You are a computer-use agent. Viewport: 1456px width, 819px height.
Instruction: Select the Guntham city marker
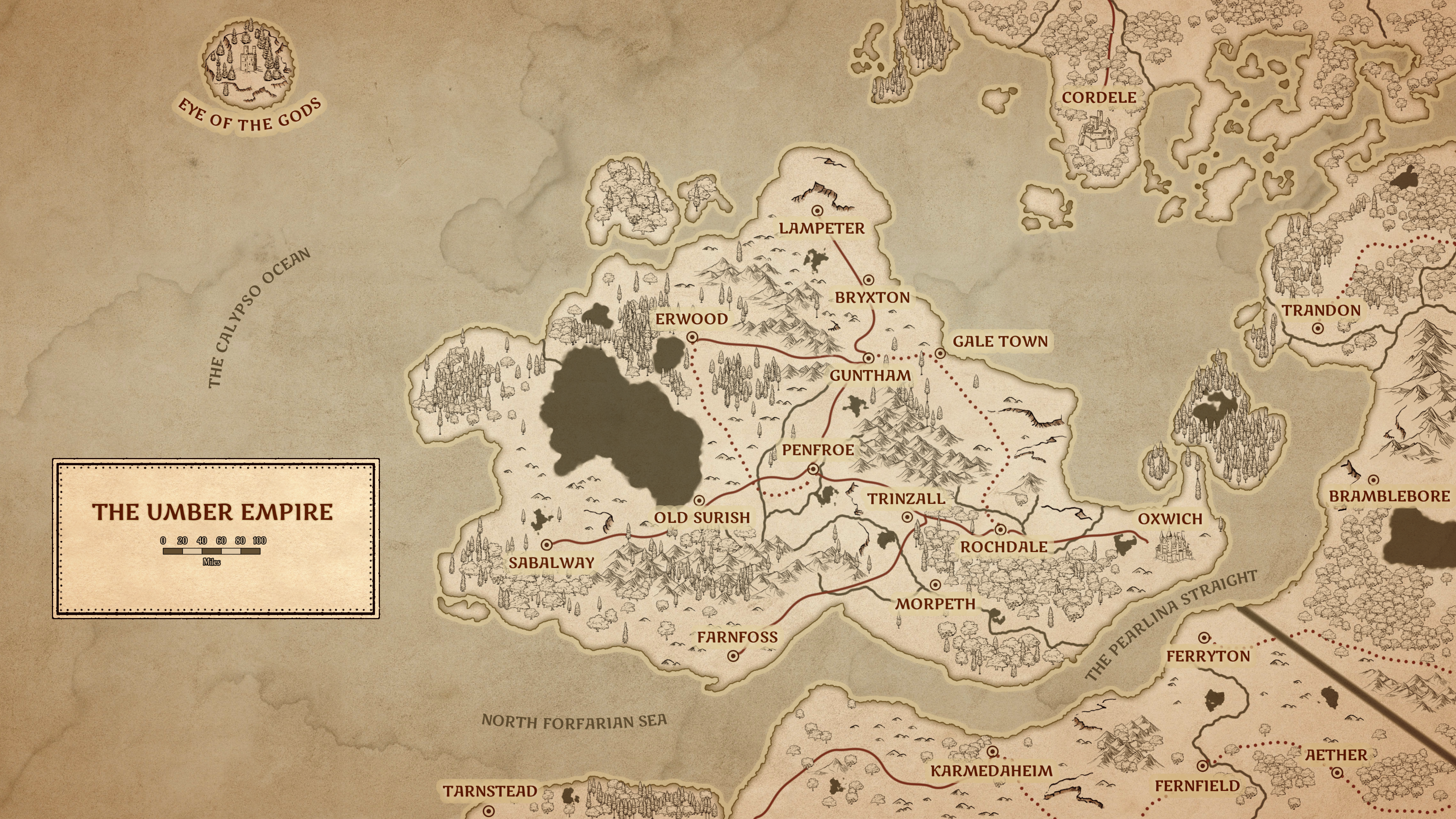tap(869, 358)
